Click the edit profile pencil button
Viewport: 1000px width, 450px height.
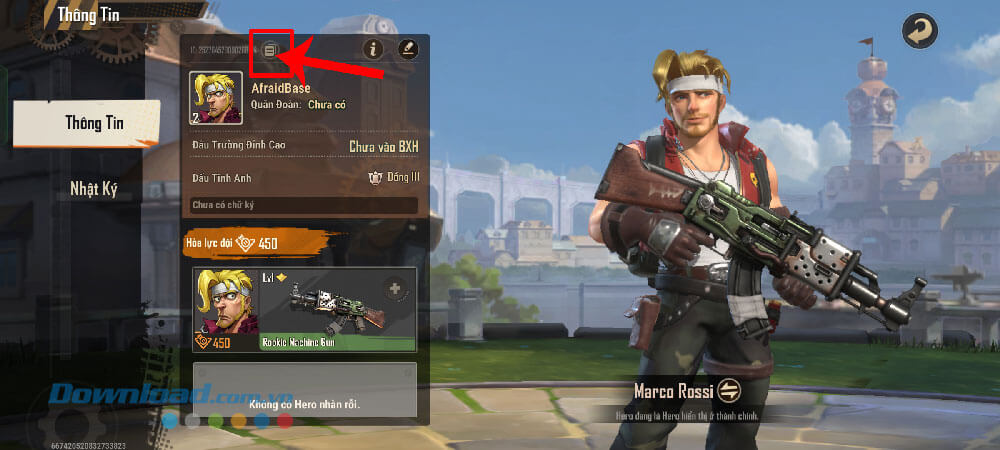click(x=408, y=48)
